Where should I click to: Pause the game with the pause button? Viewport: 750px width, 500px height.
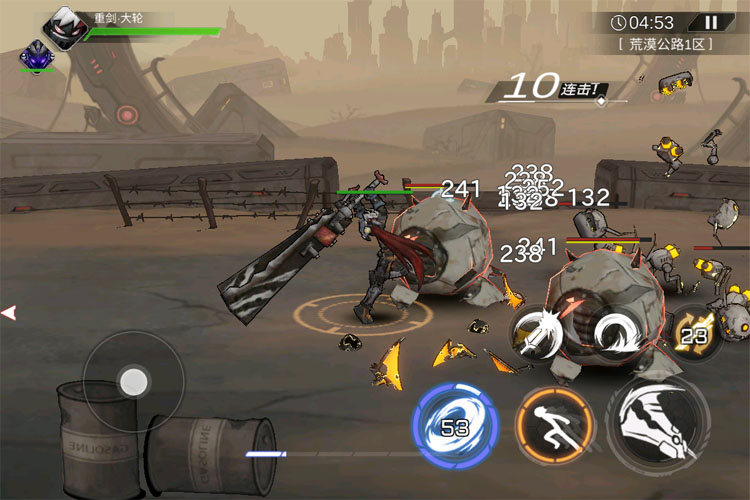coord(711,22)
